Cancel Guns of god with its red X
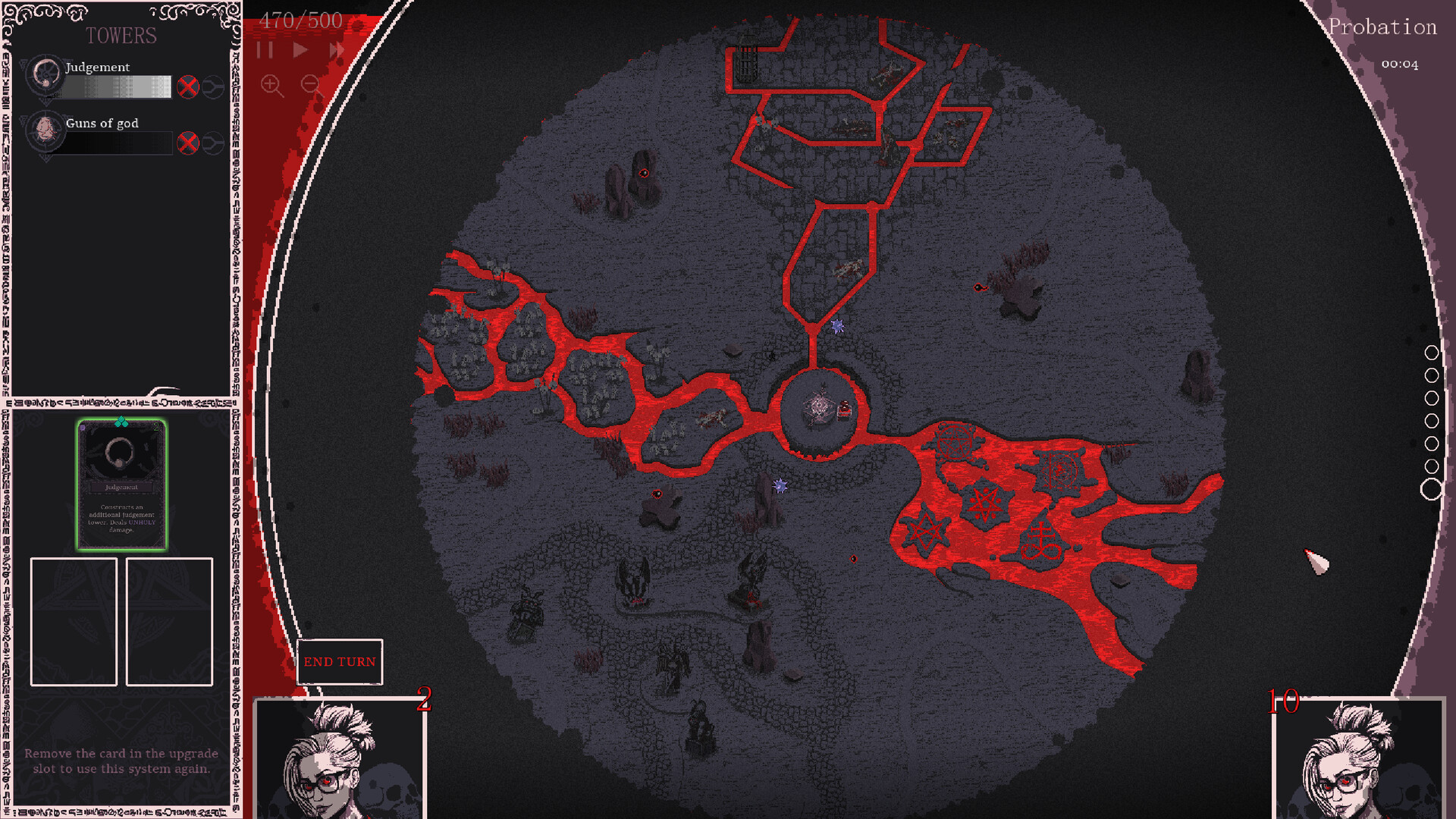The image size is (1456, 819). tap(189, 143)
